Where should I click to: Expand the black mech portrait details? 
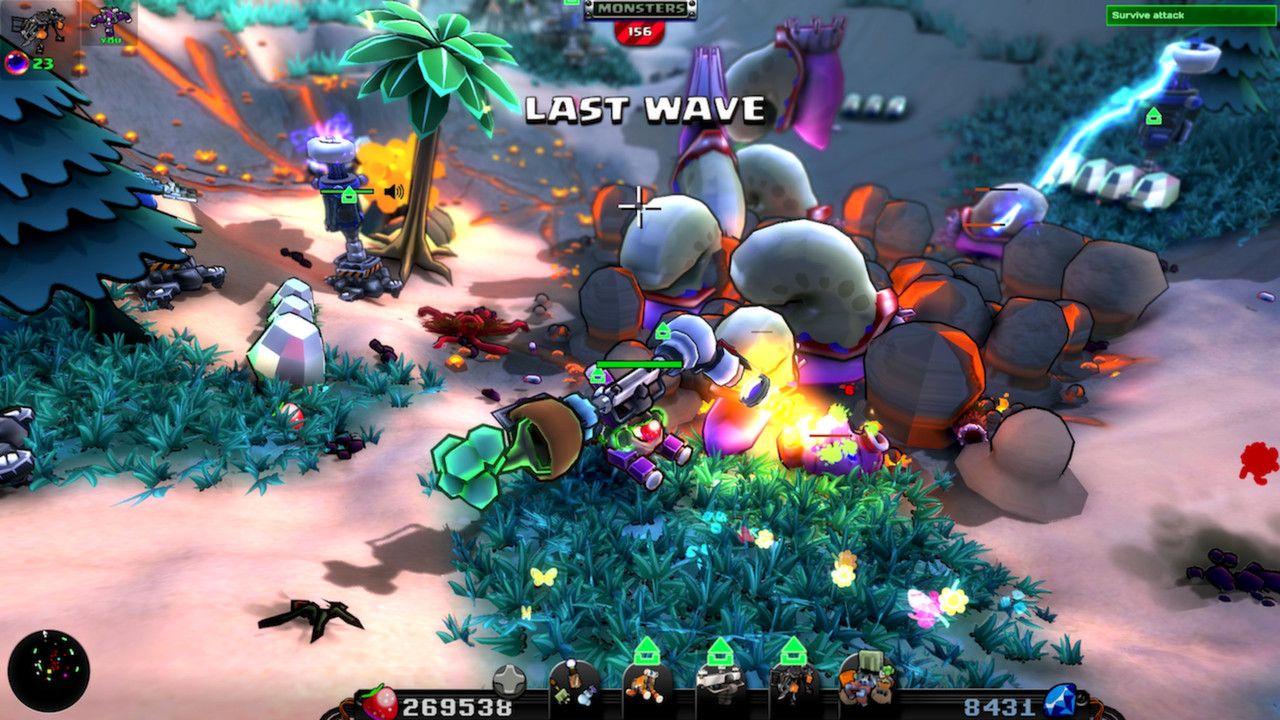(x=38, y=22)
